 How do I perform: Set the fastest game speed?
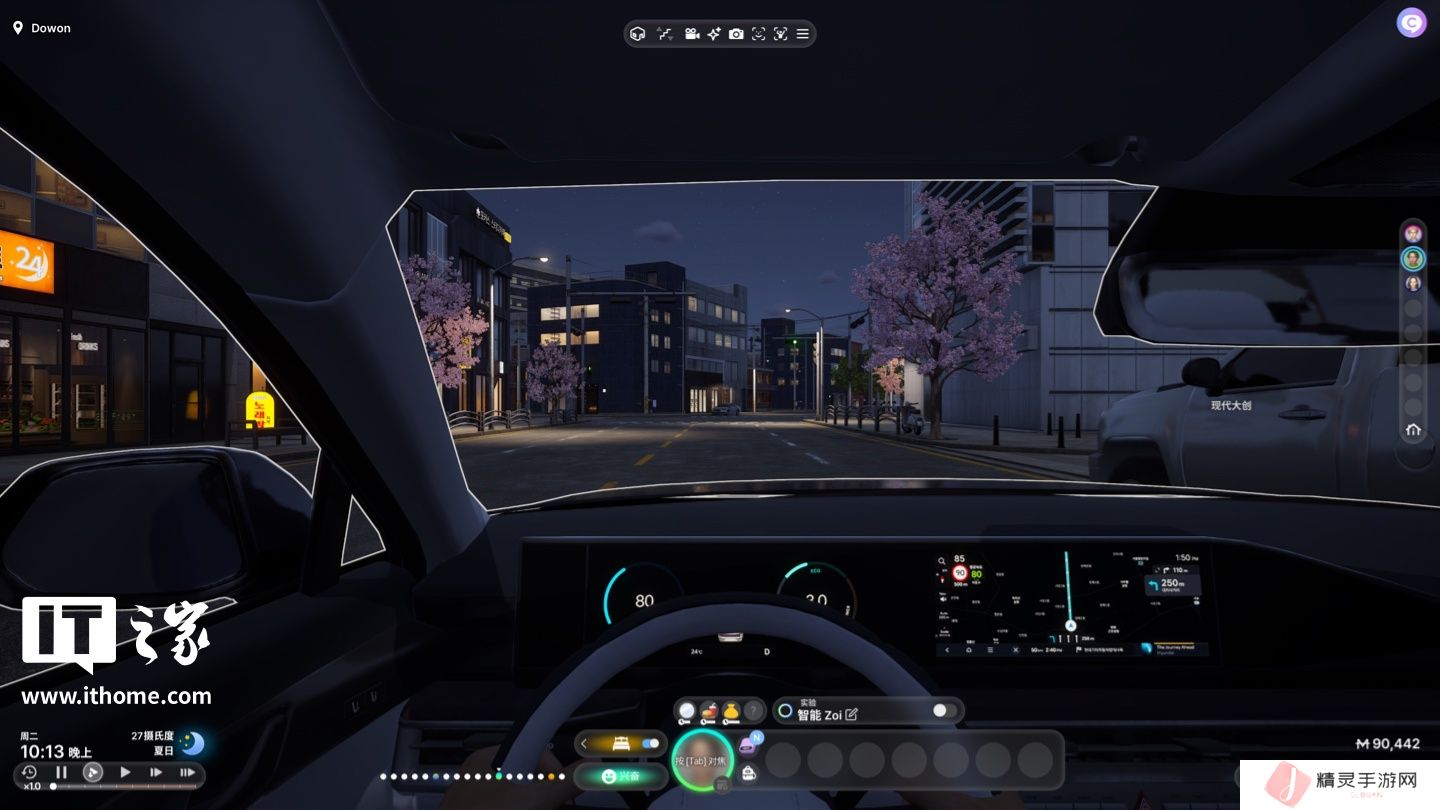pyautogui.click(x=187, y=772)
